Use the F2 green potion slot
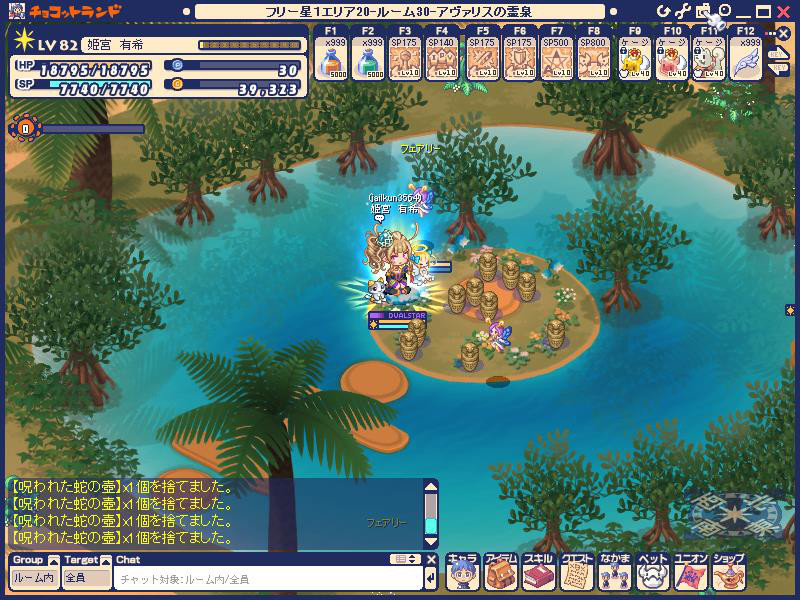The width and height of the screenshot is (800, 600). pyautogui.click(x=370, y=61)
